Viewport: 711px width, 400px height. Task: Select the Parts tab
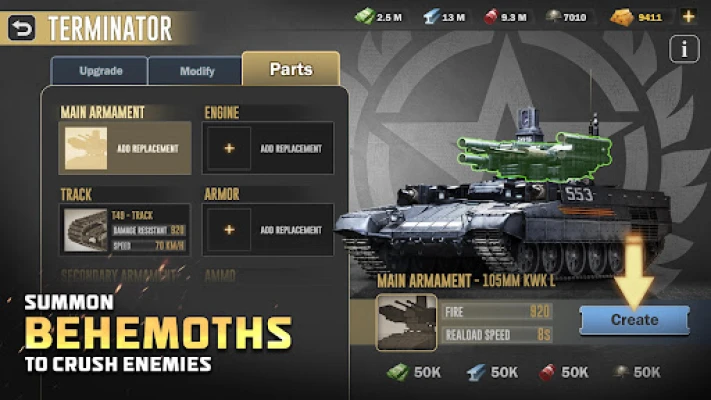point(290,70)
